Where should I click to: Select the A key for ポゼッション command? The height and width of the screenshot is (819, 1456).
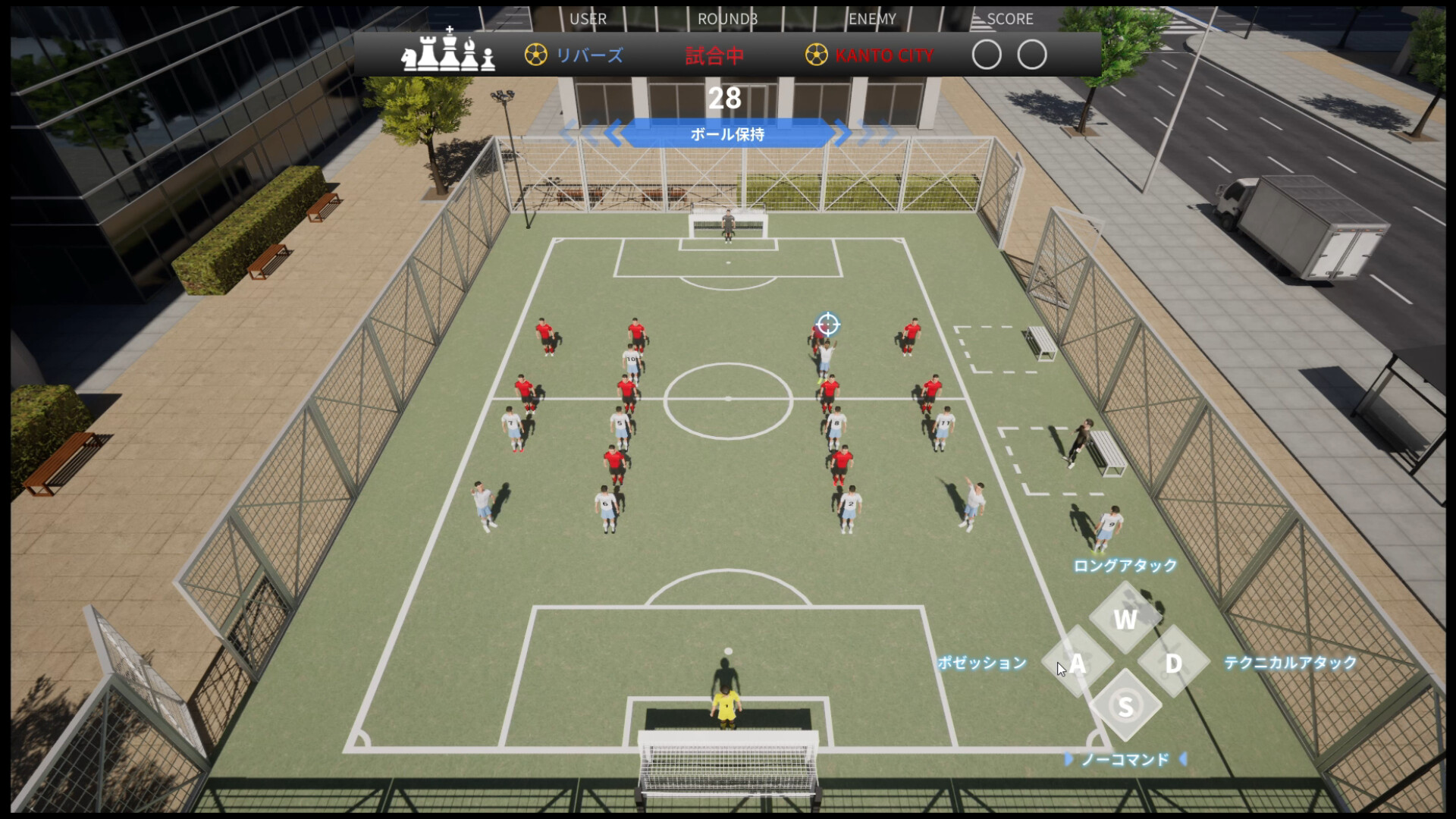[1078, 664]
